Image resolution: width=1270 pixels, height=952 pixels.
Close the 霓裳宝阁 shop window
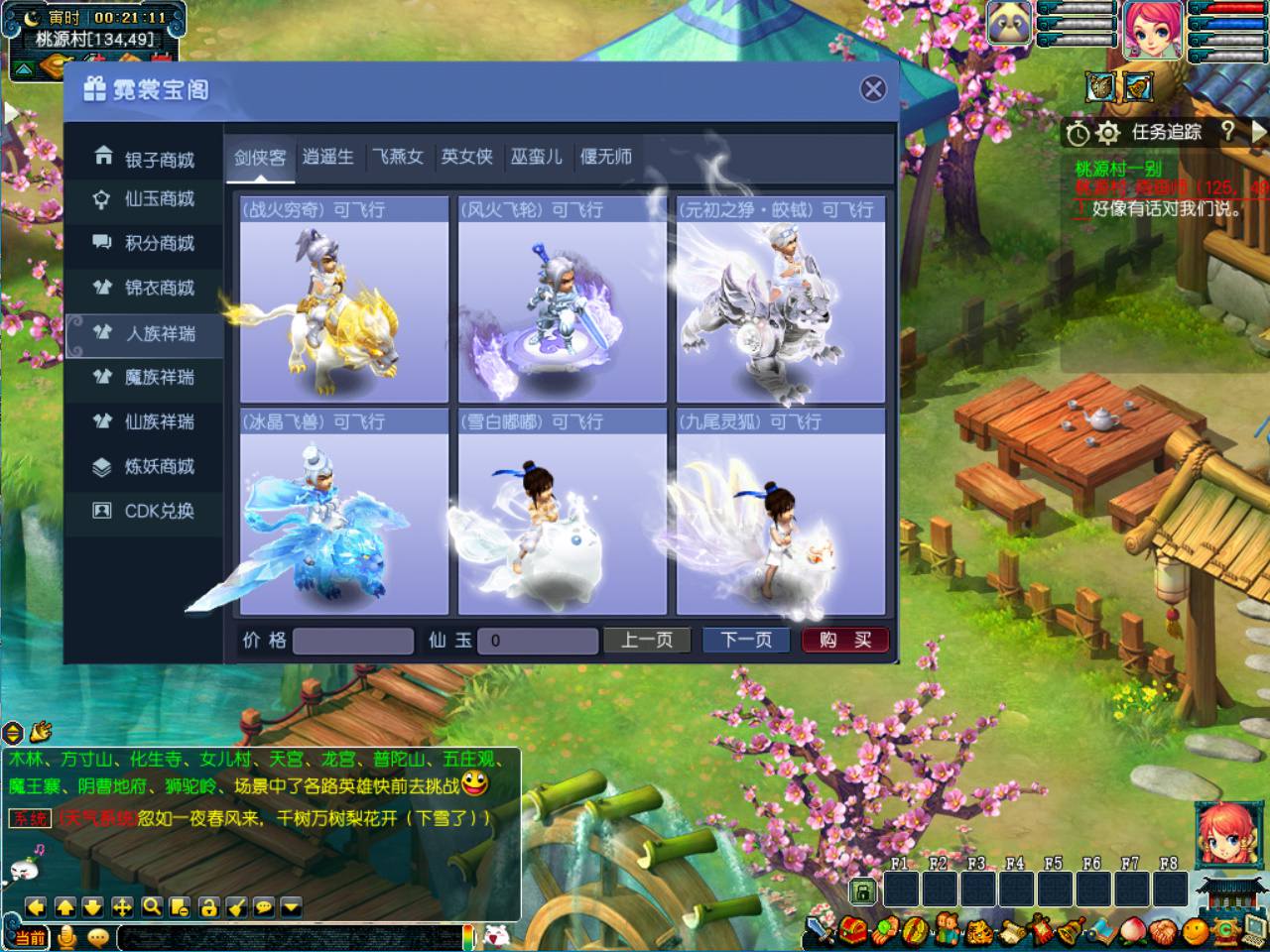pyautogui.click(x=873, y=89)
